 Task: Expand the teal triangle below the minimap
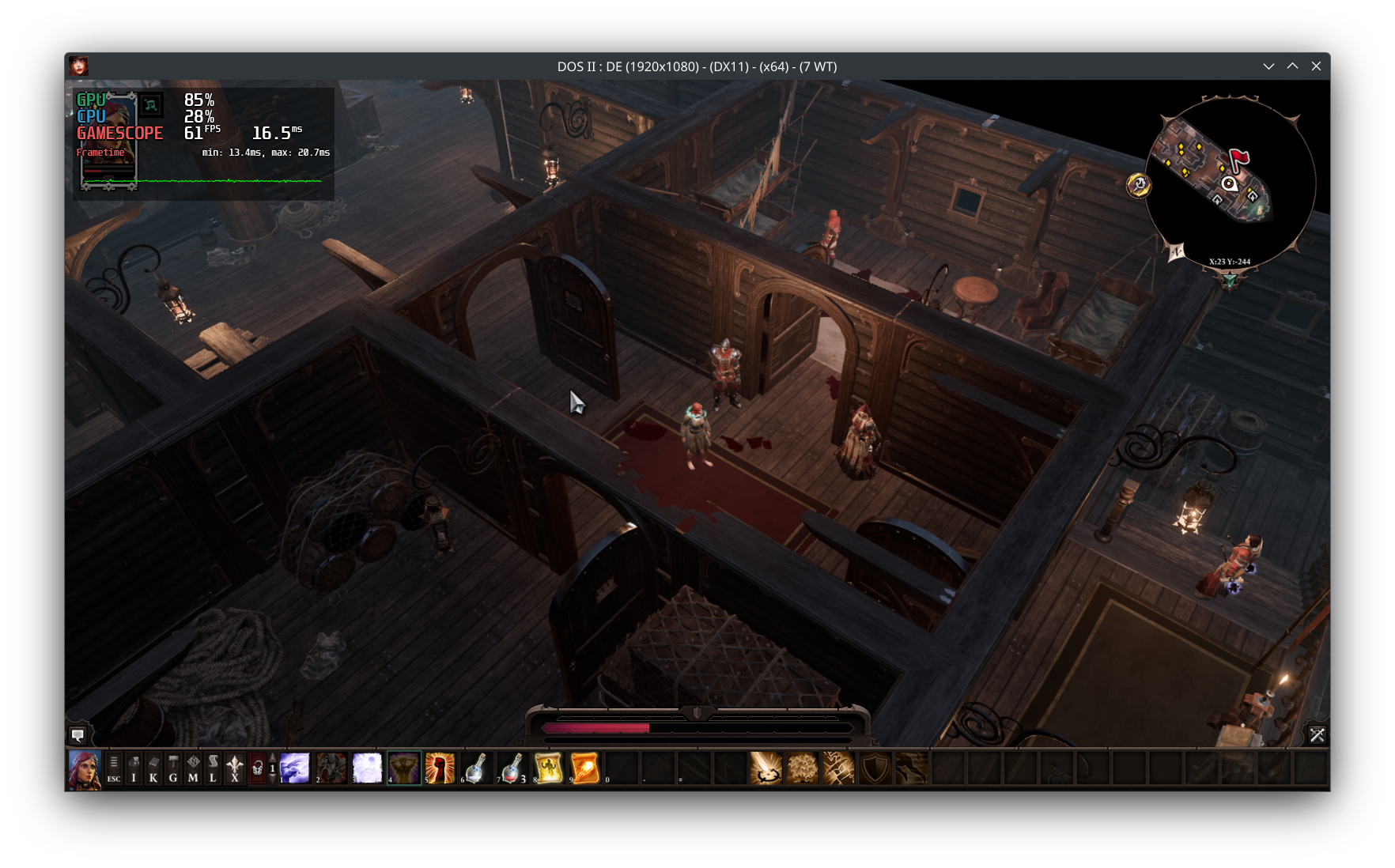pos(1230,280)
